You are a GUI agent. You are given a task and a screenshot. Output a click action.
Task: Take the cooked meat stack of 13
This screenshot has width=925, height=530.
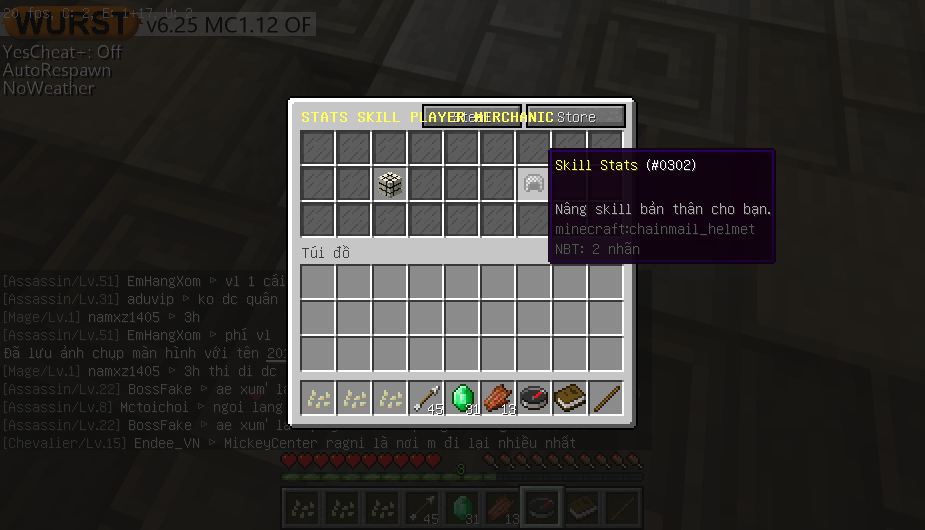point(498,398)
